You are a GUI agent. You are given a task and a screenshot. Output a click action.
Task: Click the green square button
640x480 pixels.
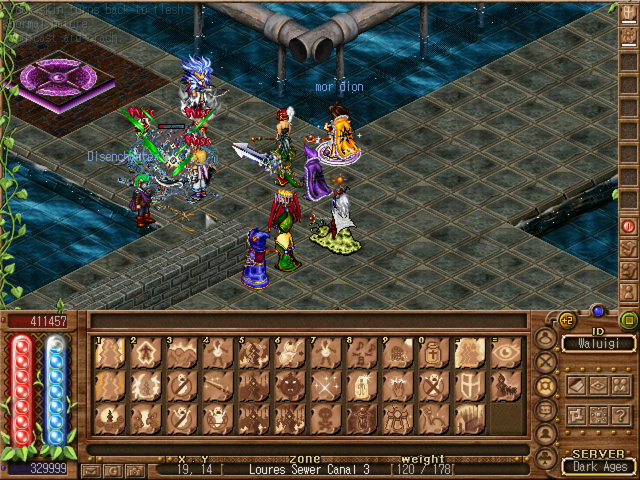(628, 321)
